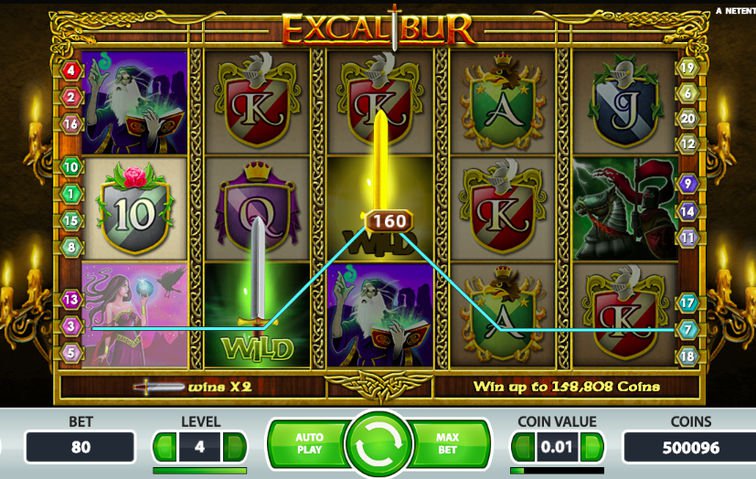Choose payline 18 marker
This screenshot has width=756, height=479.
tap(687, 355)
